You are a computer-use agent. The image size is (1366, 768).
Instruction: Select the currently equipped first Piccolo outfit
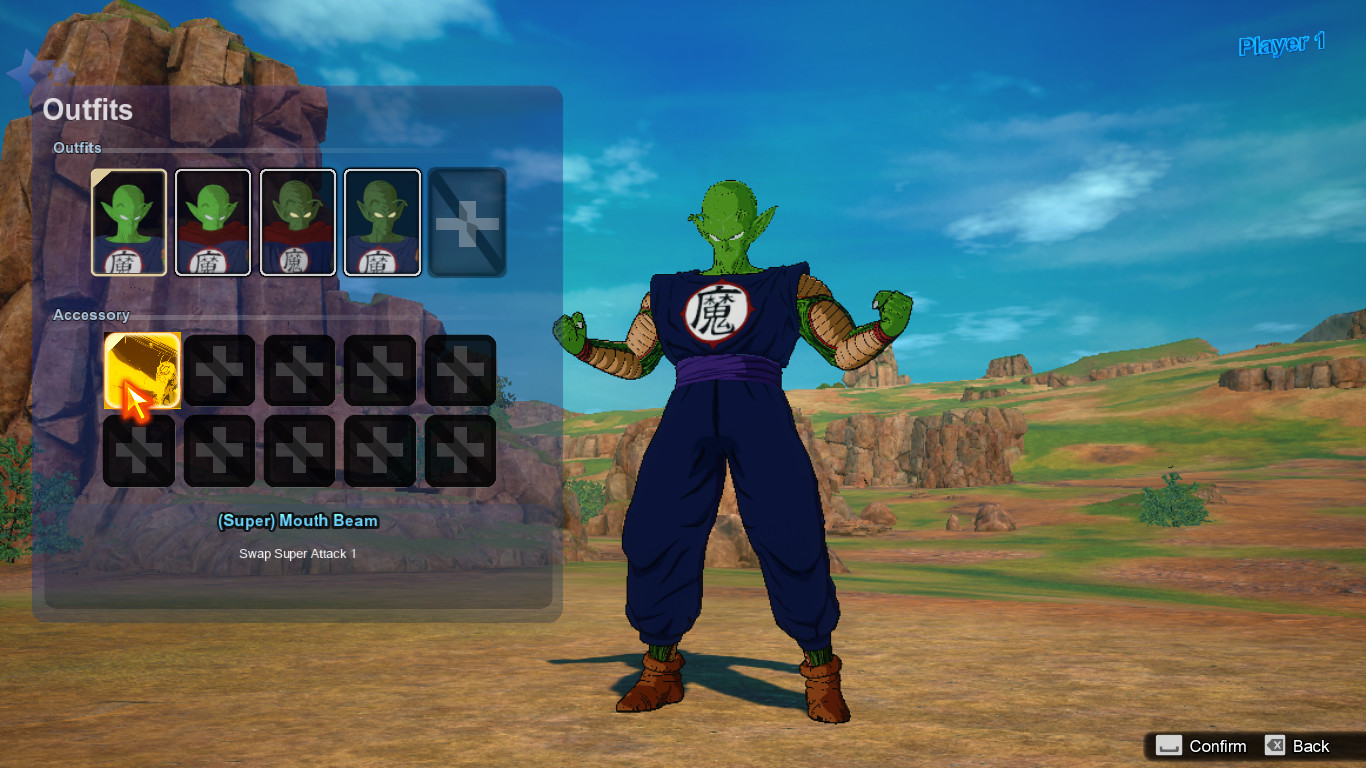[x=128, y=222]
